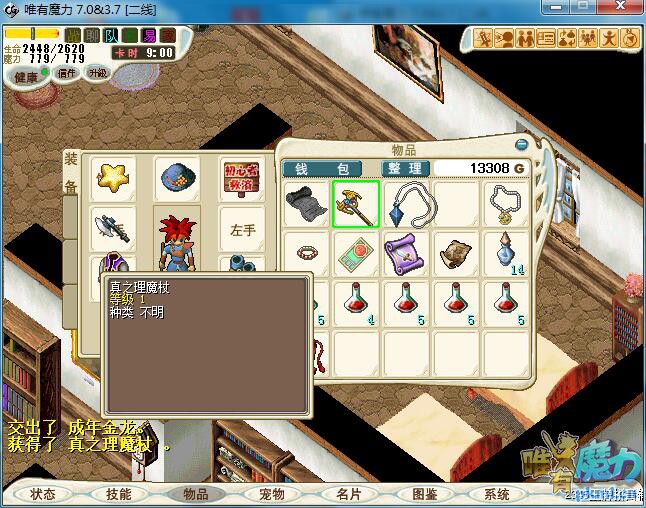Click the 健康 health button
Screen dimensions: 646x508
coord(25,77)
